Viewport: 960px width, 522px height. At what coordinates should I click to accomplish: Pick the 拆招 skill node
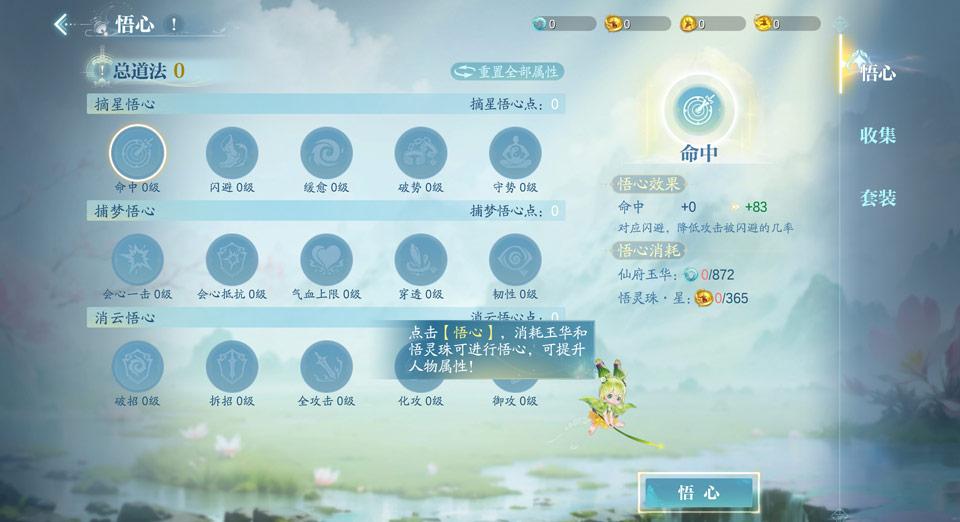click(232, 367)
